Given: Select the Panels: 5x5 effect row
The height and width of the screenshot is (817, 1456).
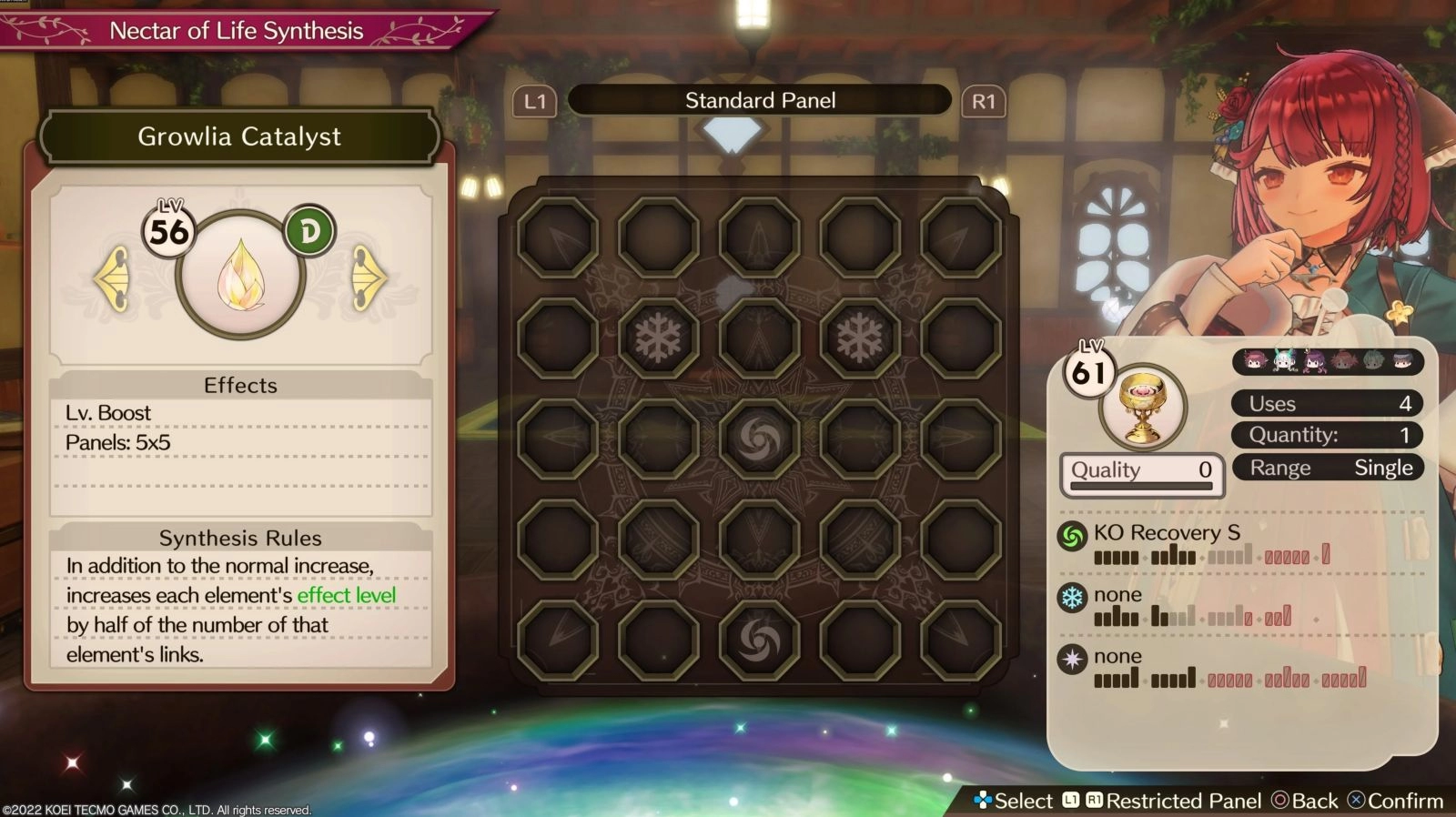Looking at the screenshot, I should (240, 443).
